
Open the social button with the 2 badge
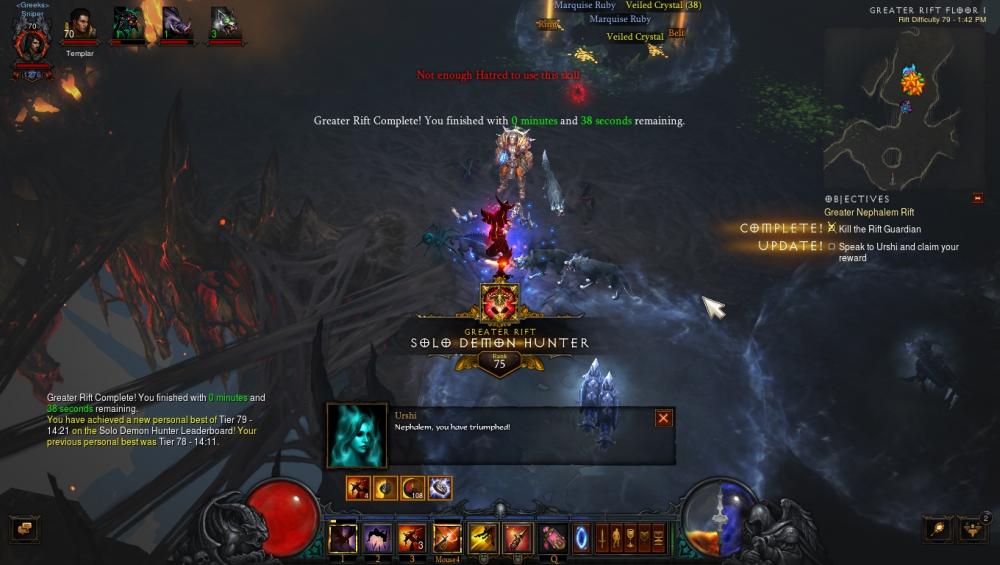(972, 529)
